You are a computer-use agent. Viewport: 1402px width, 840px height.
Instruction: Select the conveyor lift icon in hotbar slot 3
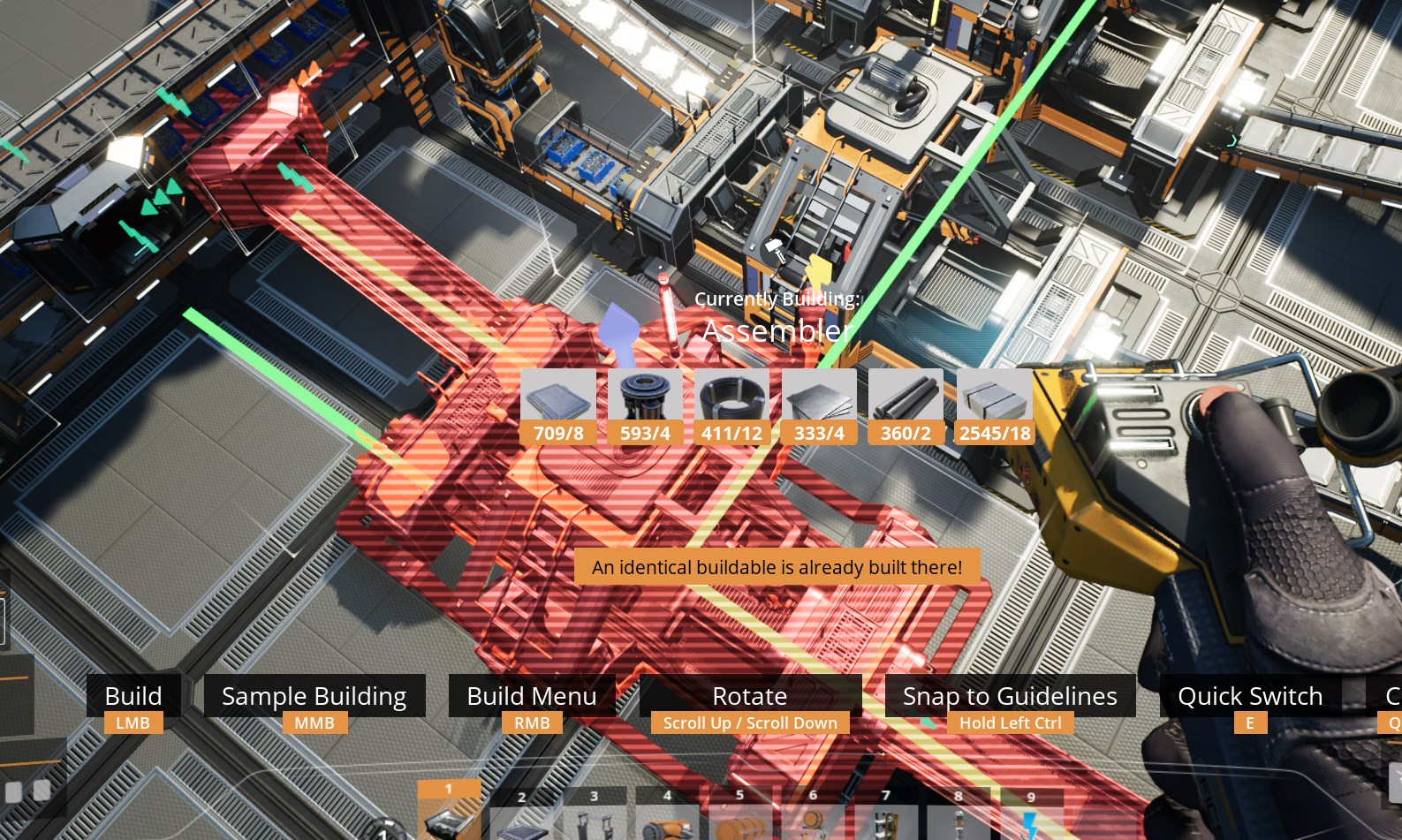point(595,821)
